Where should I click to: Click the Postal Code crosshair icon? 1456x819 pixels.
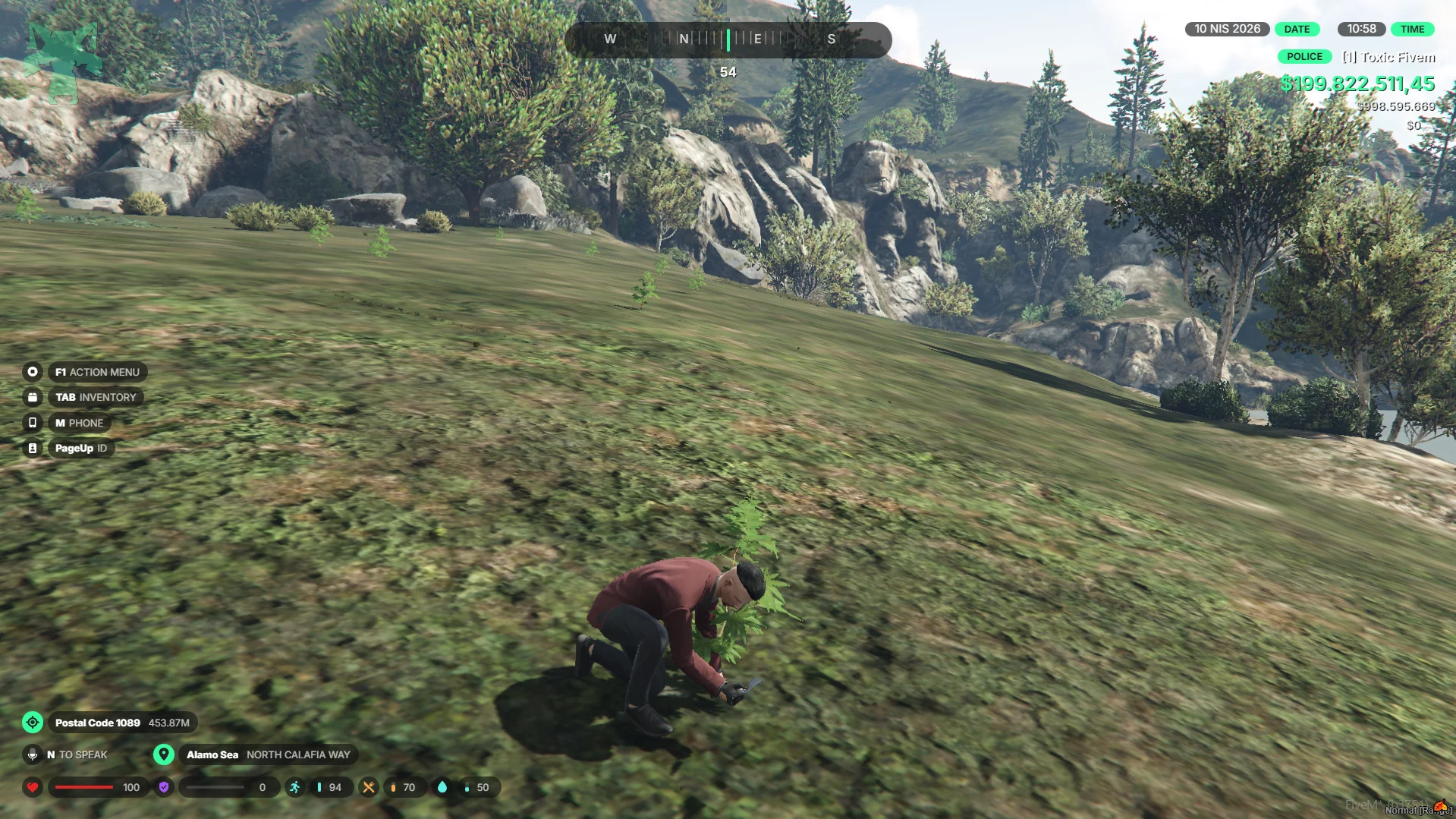(x=33, y=723)
